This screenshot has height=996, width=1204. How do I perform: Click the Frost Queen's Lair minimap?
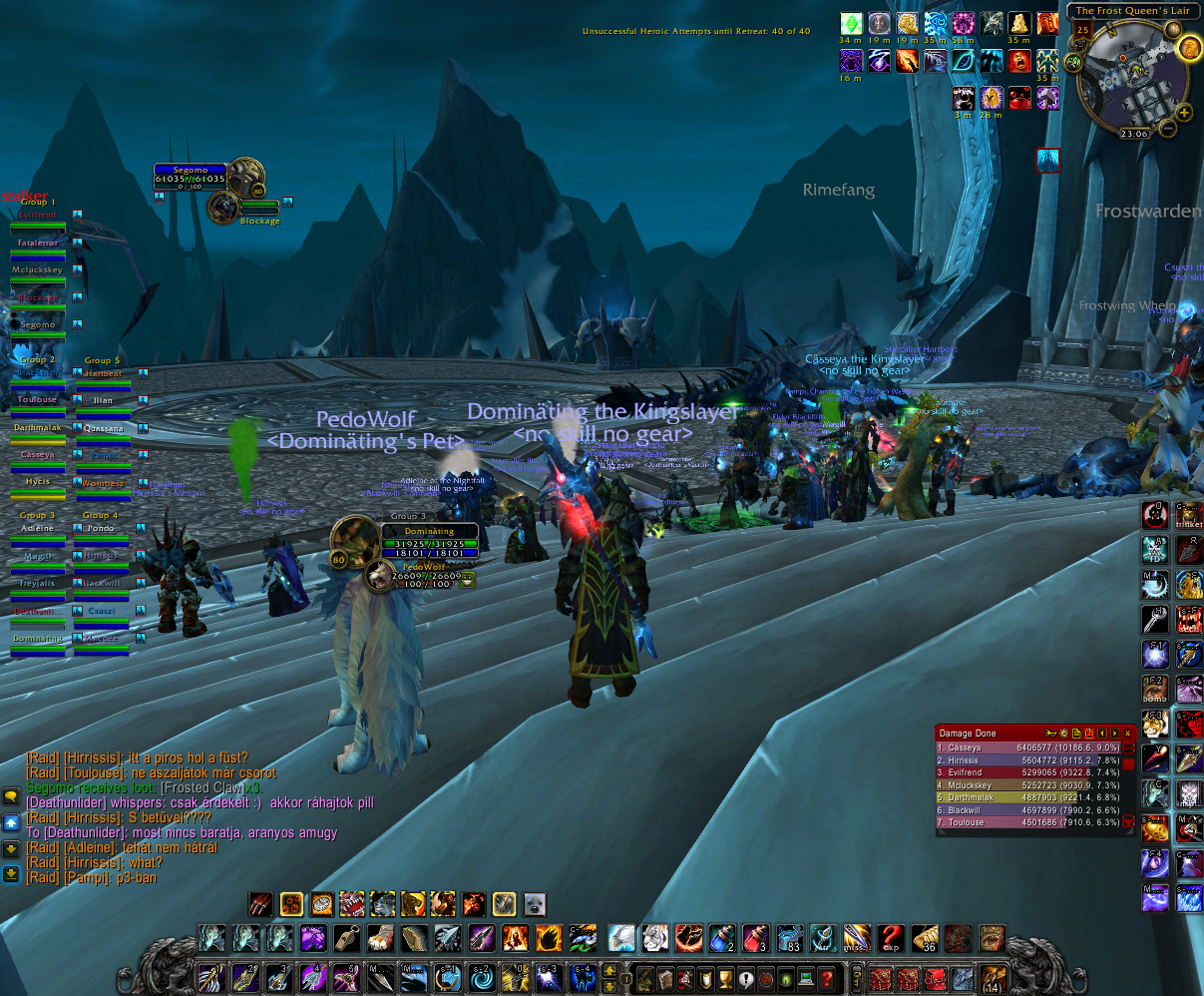[x=1130, y=77]
